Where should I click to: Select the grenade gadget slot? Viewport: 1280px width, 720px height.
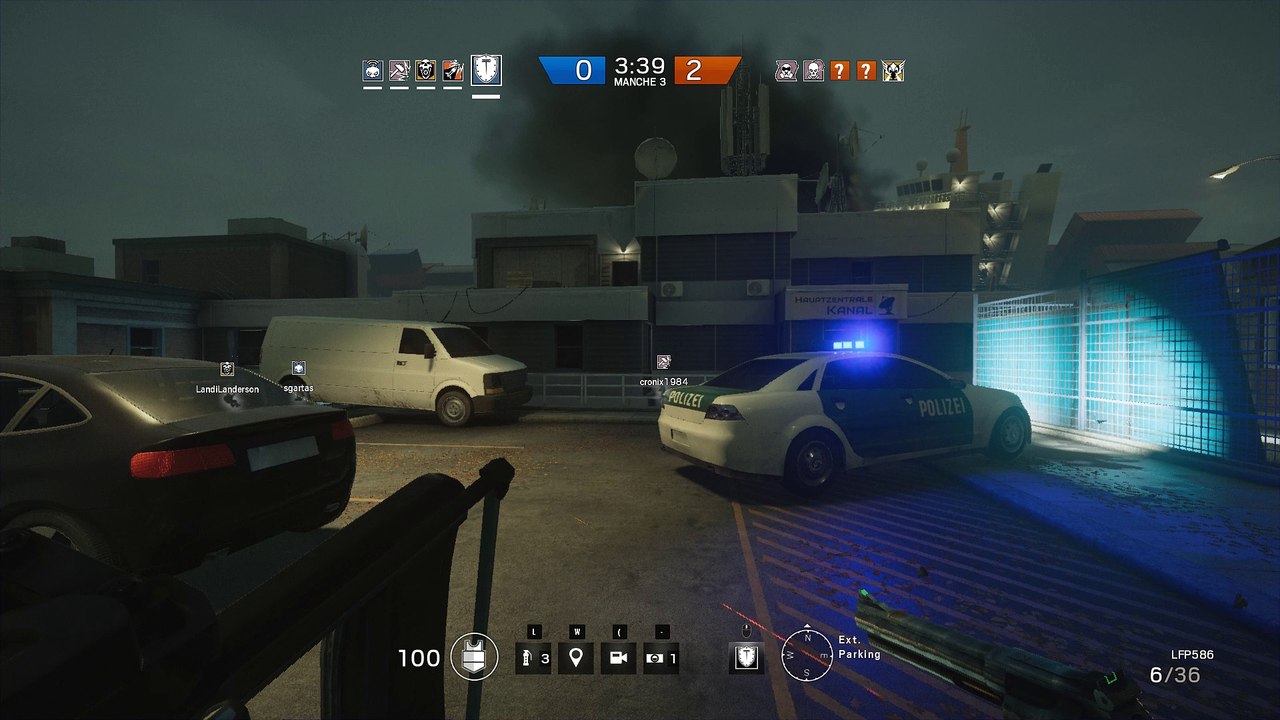pos(533,658)
